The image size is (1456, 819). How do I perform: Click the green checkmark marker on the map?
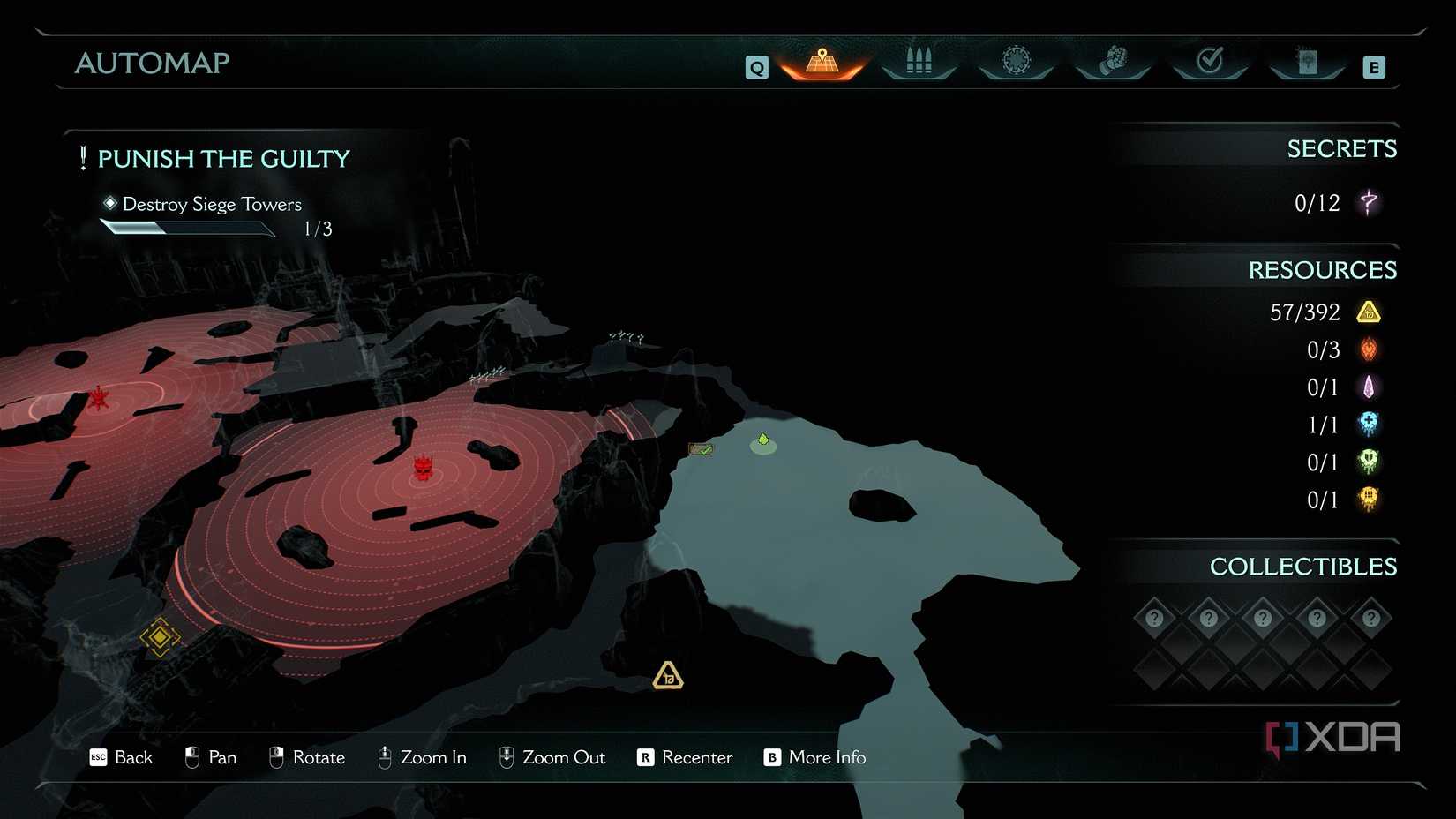pyautogui.click(x=702, y=450)
